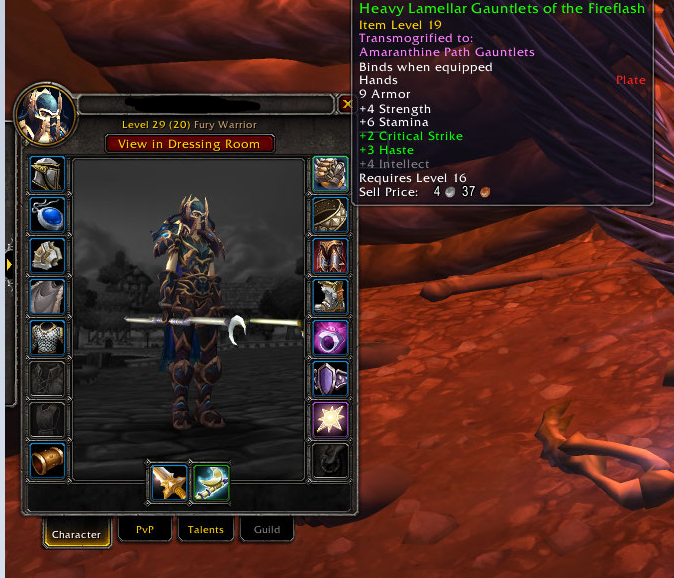Inspect the blue gem necklace slot
Screen dimensions: 674x578
point(48,215)
